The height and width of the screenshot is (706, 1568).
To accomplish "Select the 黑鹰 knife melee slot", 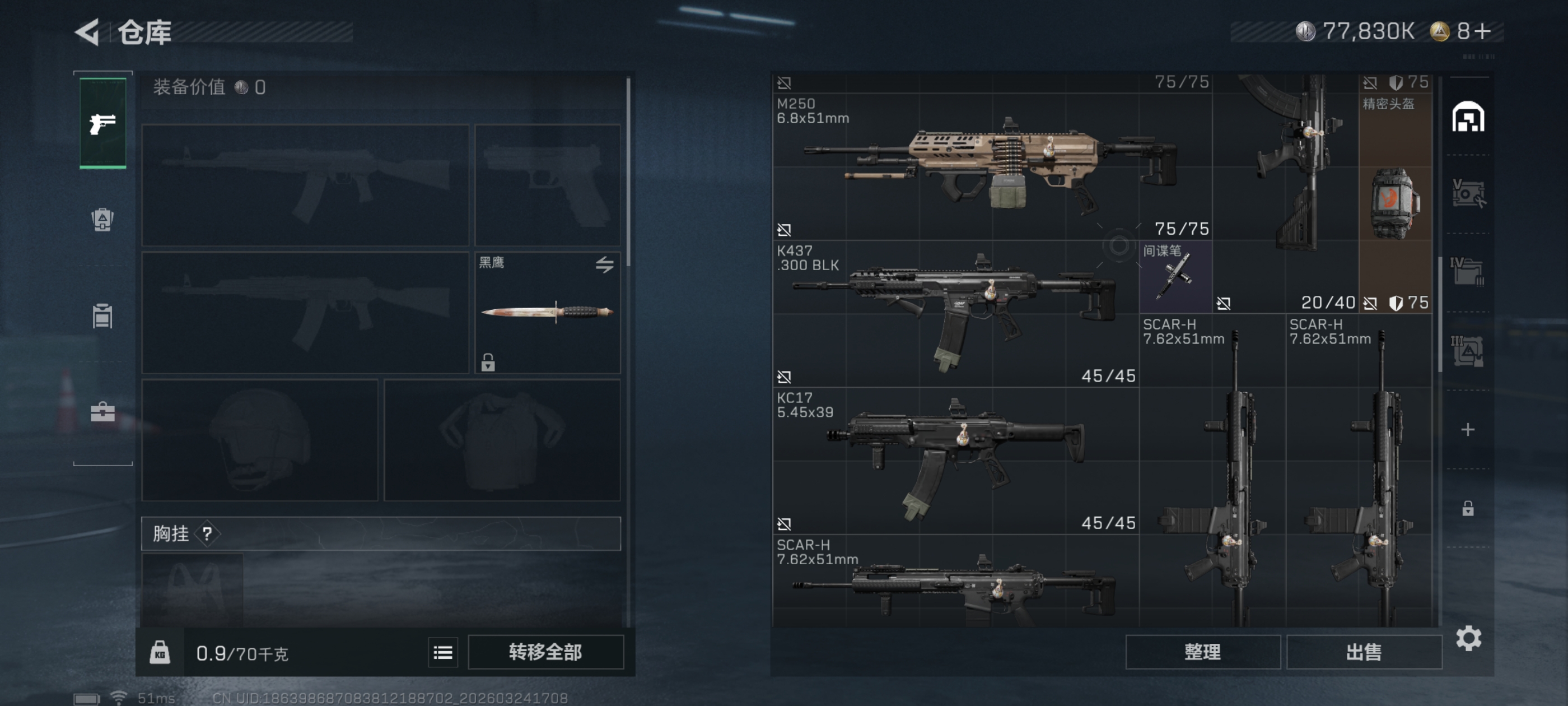I will click(547, 312).
